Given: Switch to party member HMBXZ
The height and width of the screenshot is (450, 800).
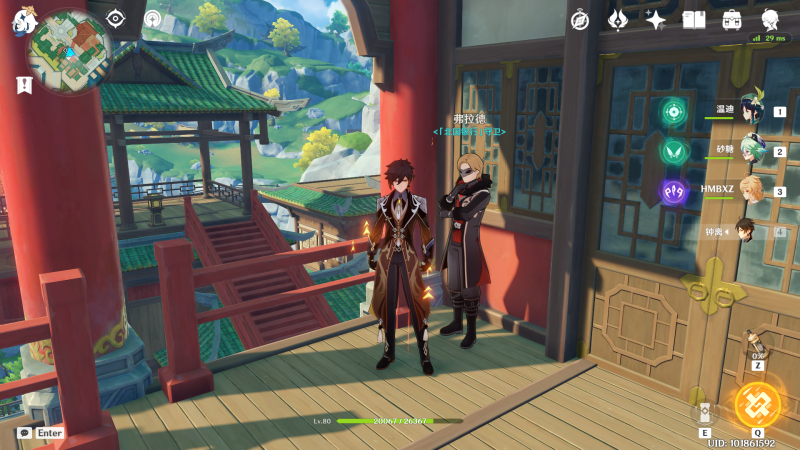Looking at the screenshot, I should [x=751, y=191].
